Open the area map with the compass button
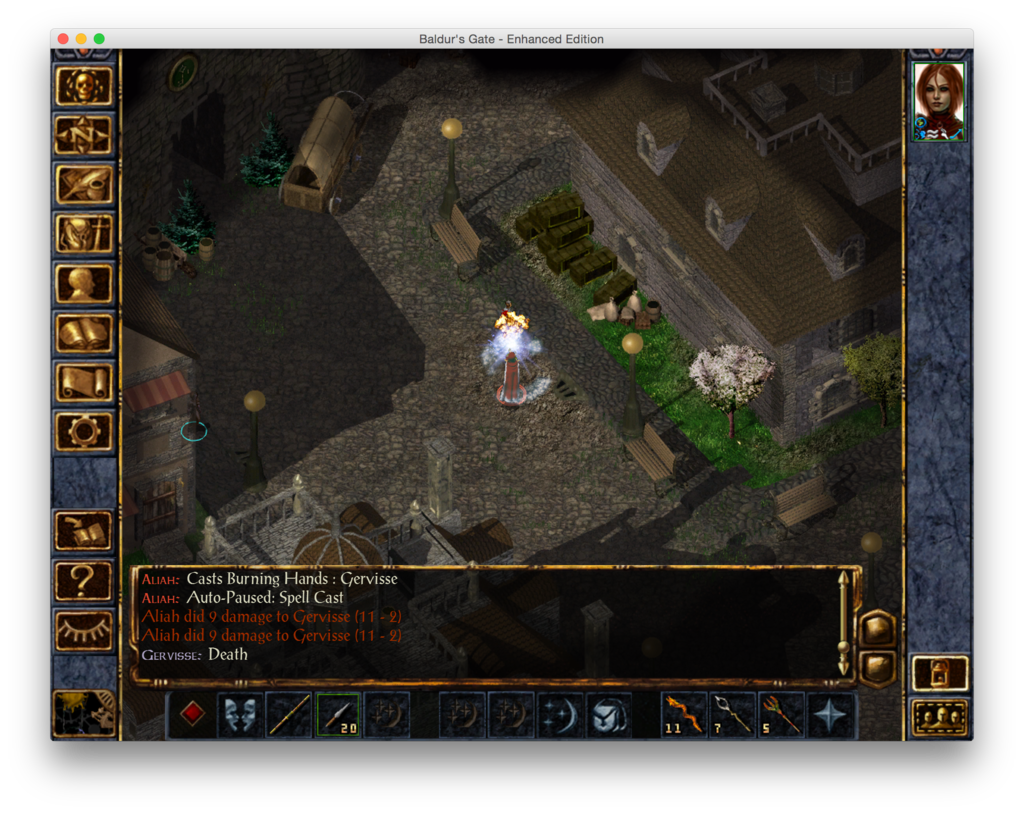 pyautogui.click(x=84, y=135)
